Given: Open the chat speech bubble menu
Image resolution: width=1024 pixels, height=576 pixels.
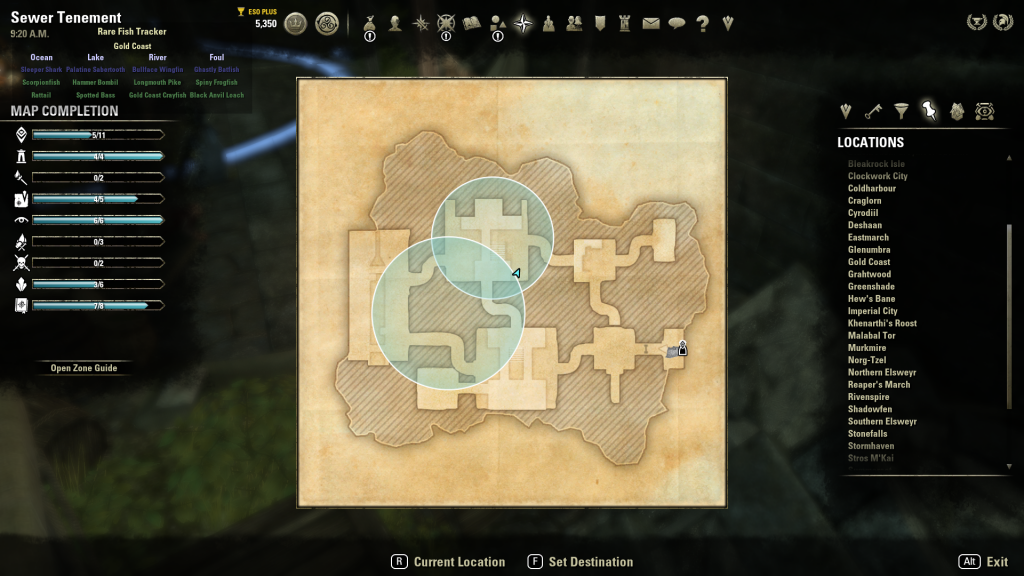Looking at the screenshot, I should click(x=677, y=23).
